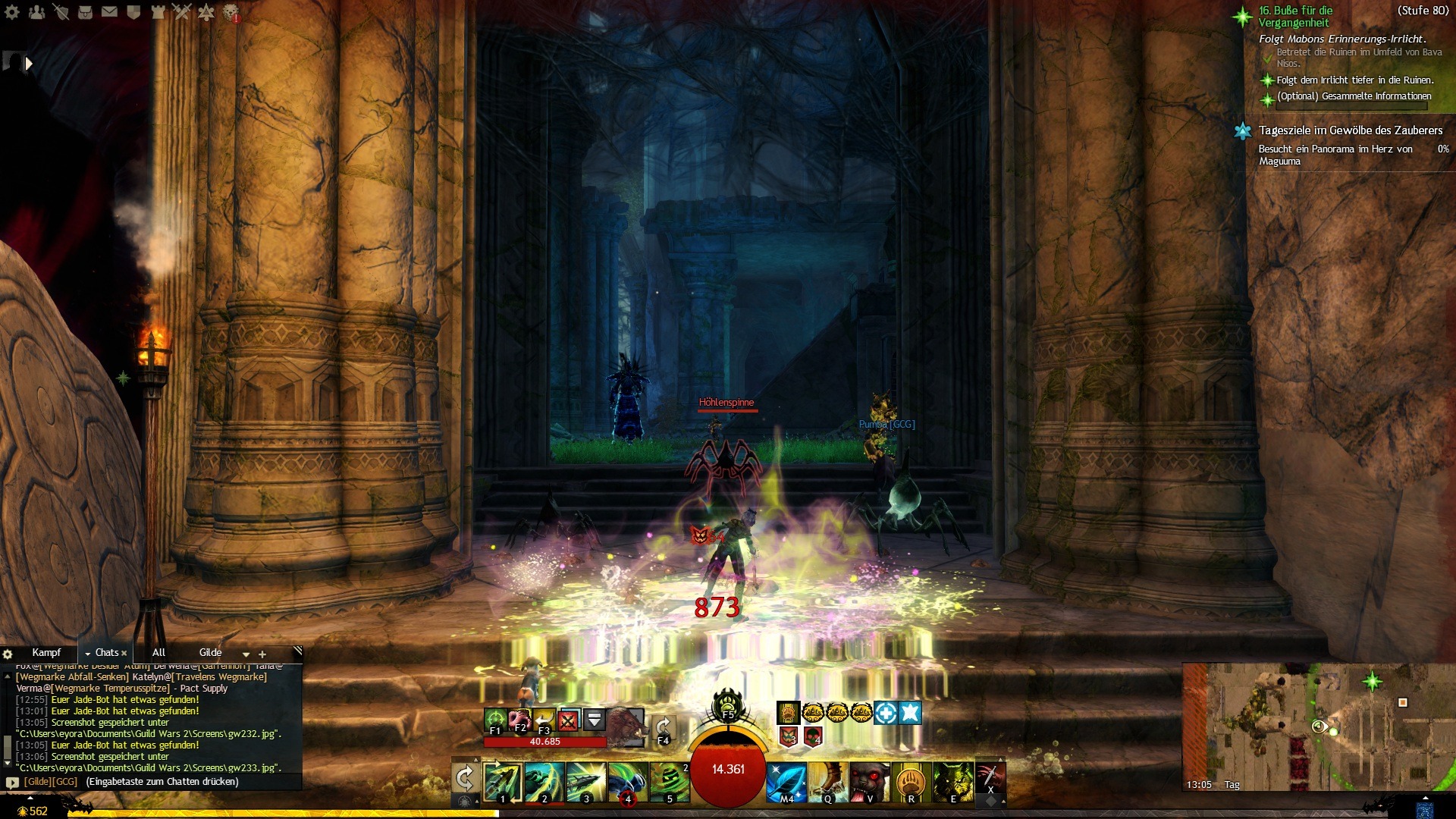1456x819 pixels.
Task: Open the contacts and friends icon
Action: [x=36, y=11]
